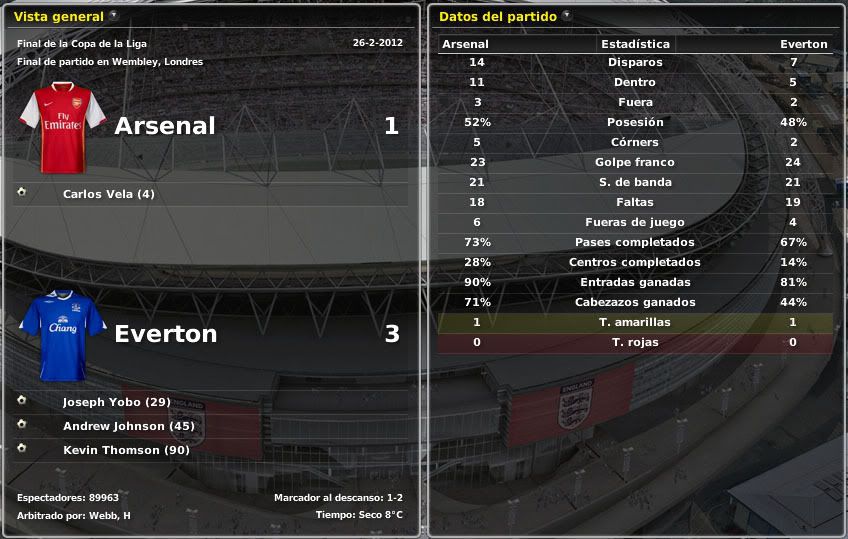The height and width of the screenshot is (539, 848).
Task: View Andrew Johnson's player profile
Action: (x=127, y=426)
